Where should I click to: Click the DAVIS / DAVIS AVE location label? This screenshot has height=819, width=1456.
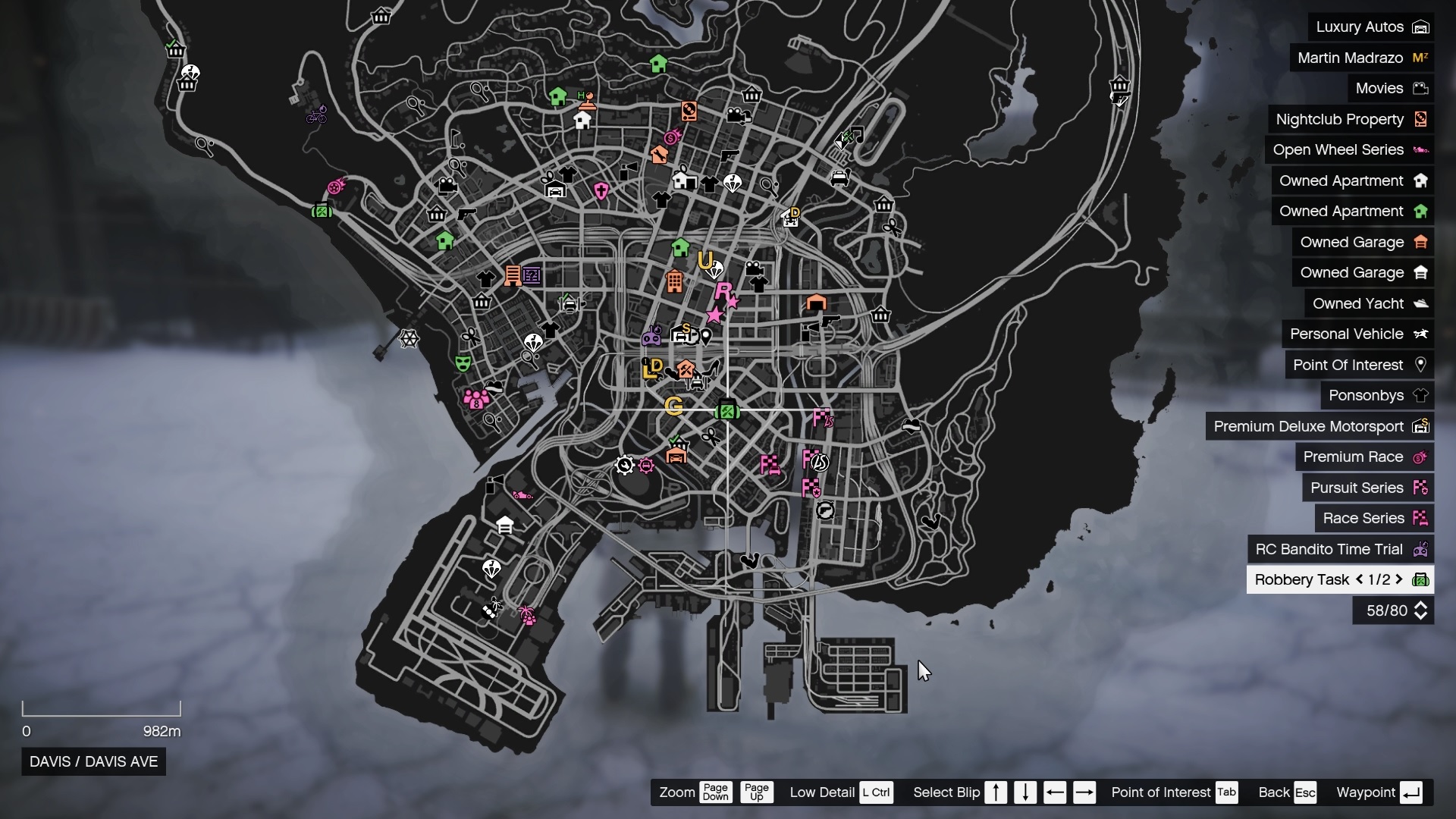[x=93, y=761]
